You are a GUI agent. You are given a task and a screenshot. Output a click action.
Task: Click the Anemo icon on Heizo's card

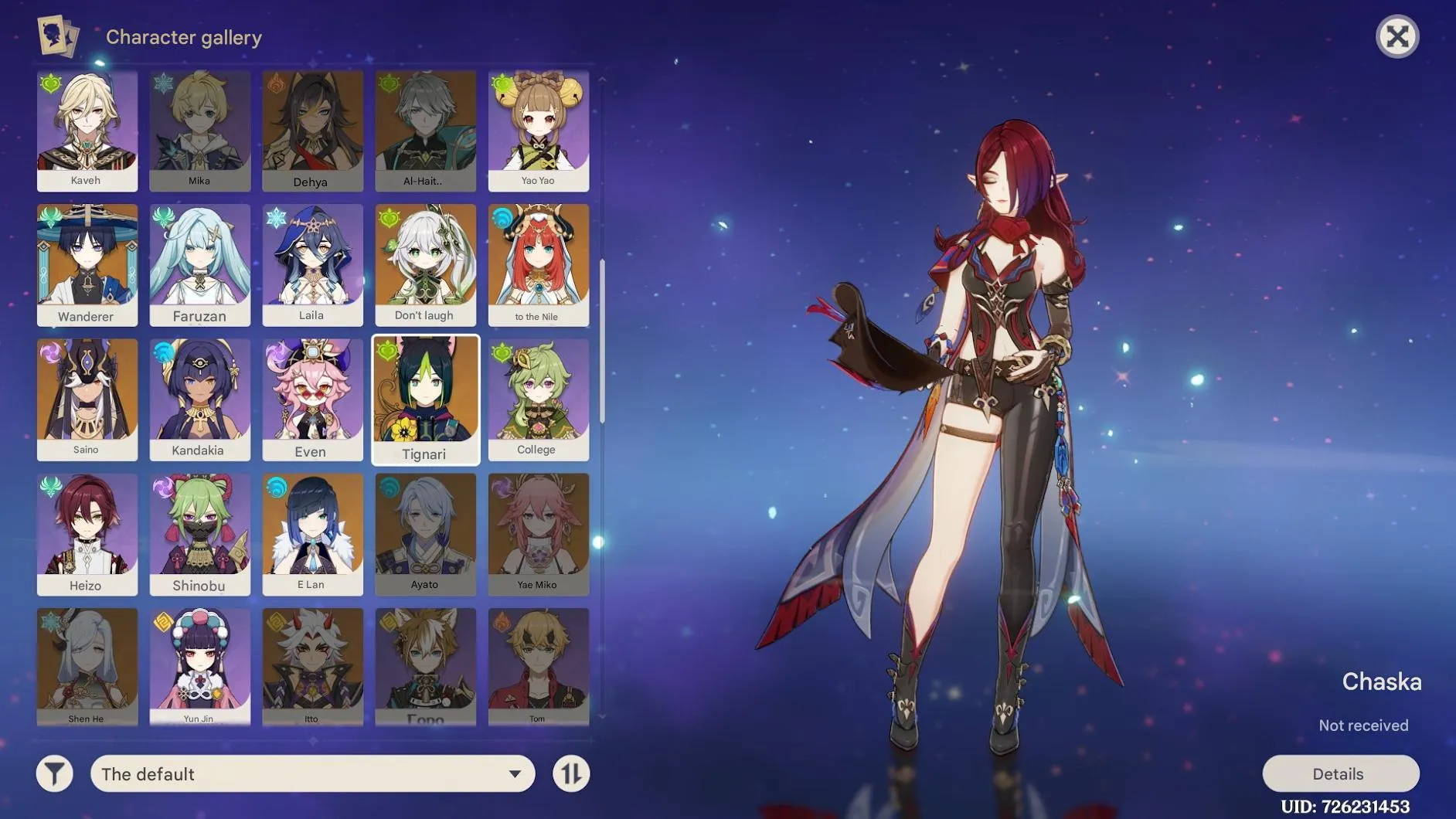click(x=49, y=487)
